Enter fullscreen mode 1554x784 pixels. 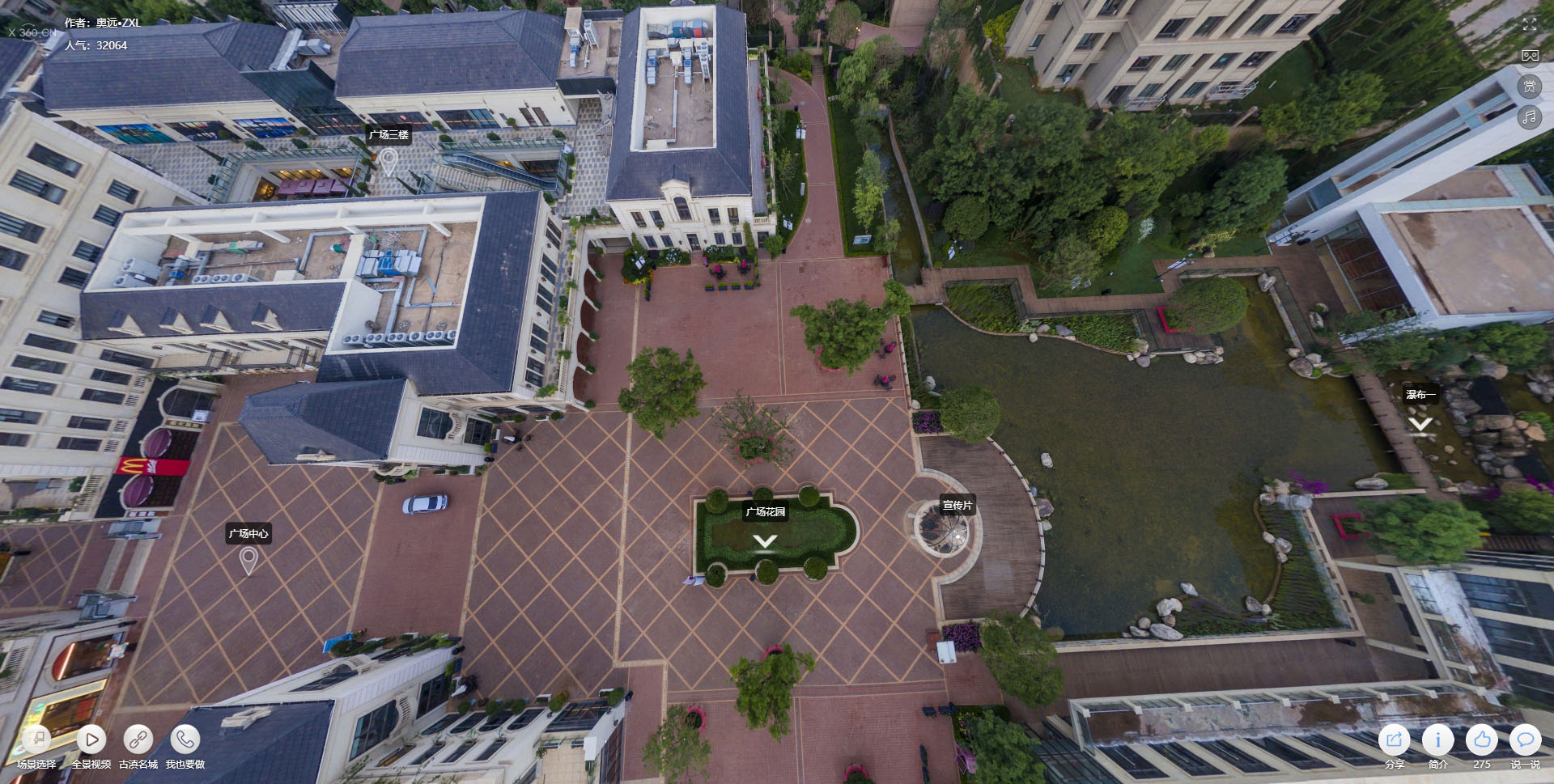[x=1530, y=24]
